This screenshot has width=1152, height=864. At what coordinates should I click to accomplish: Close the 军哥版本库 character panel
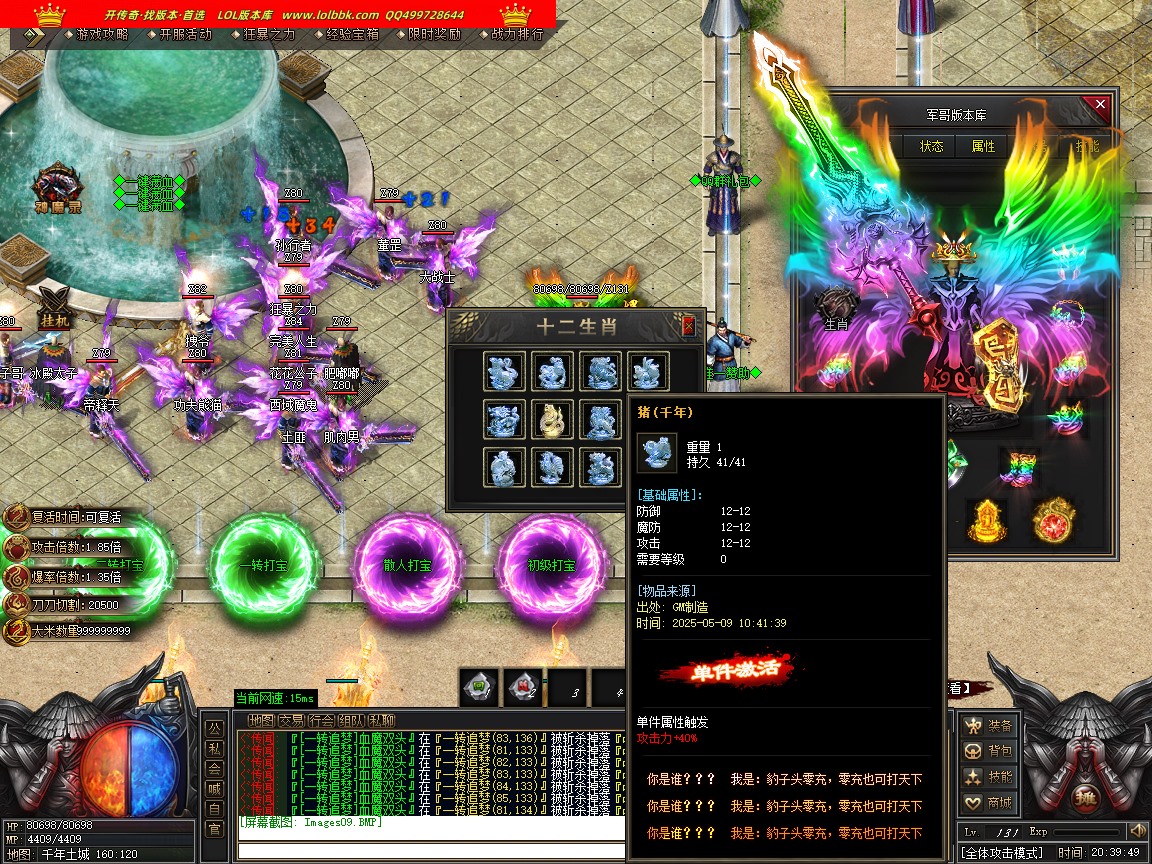coord(1101,104)
